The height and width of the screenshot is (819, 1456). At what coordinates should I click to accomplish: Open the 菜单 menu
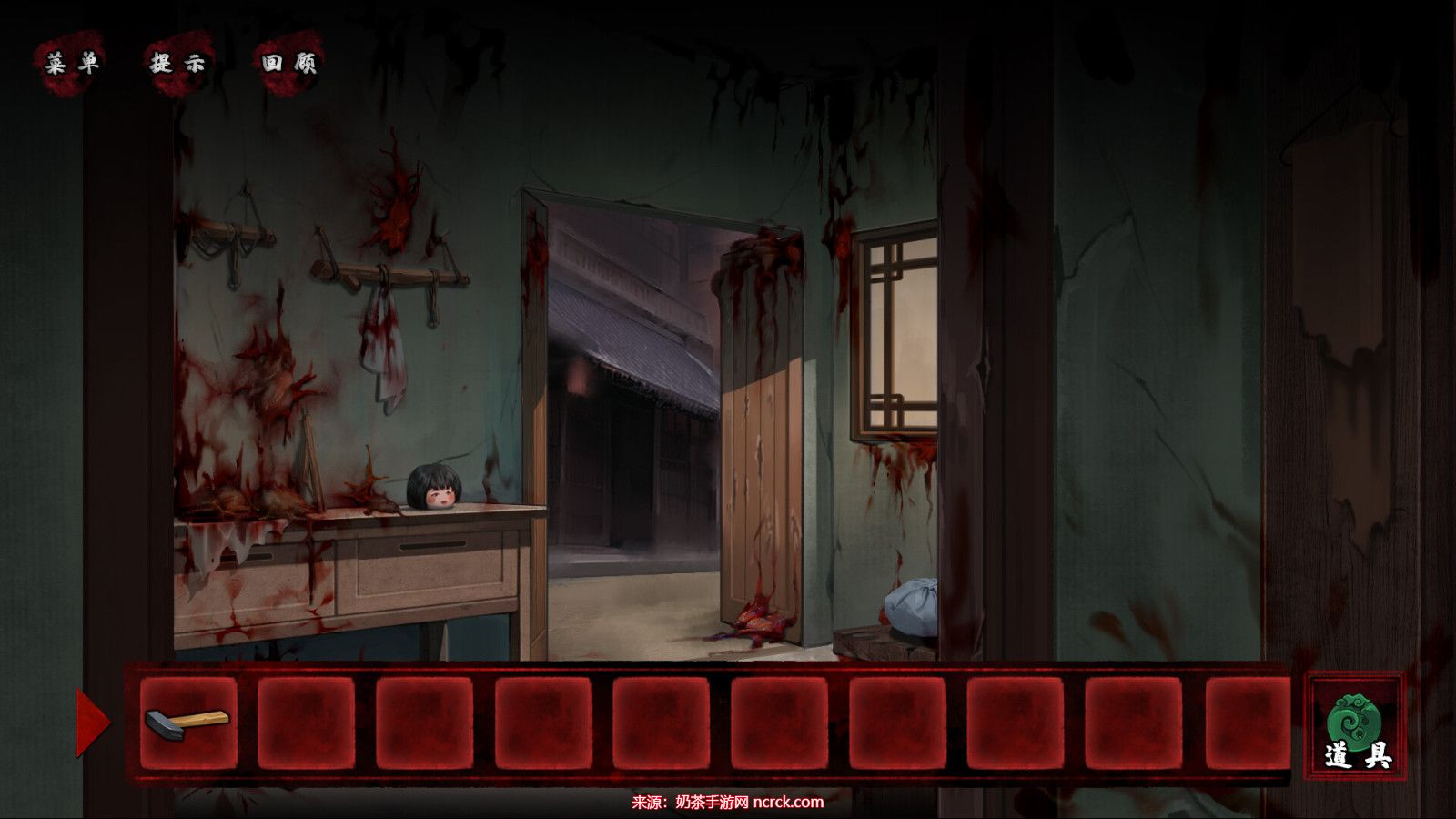pyautogui.click(x=72, y=63)
